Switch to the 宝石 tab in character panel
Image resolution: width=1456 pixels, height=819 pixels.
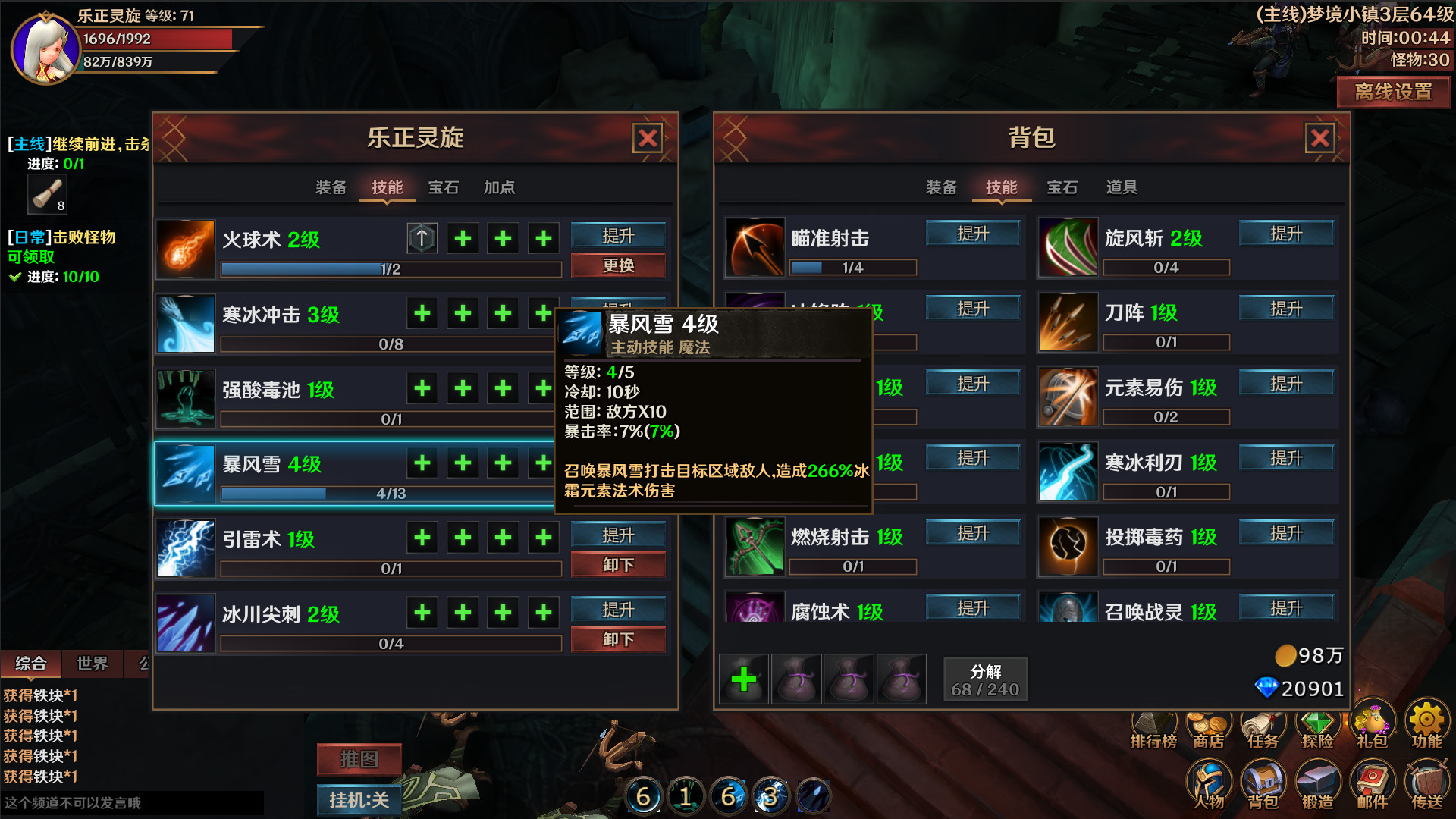pos(443,187)
